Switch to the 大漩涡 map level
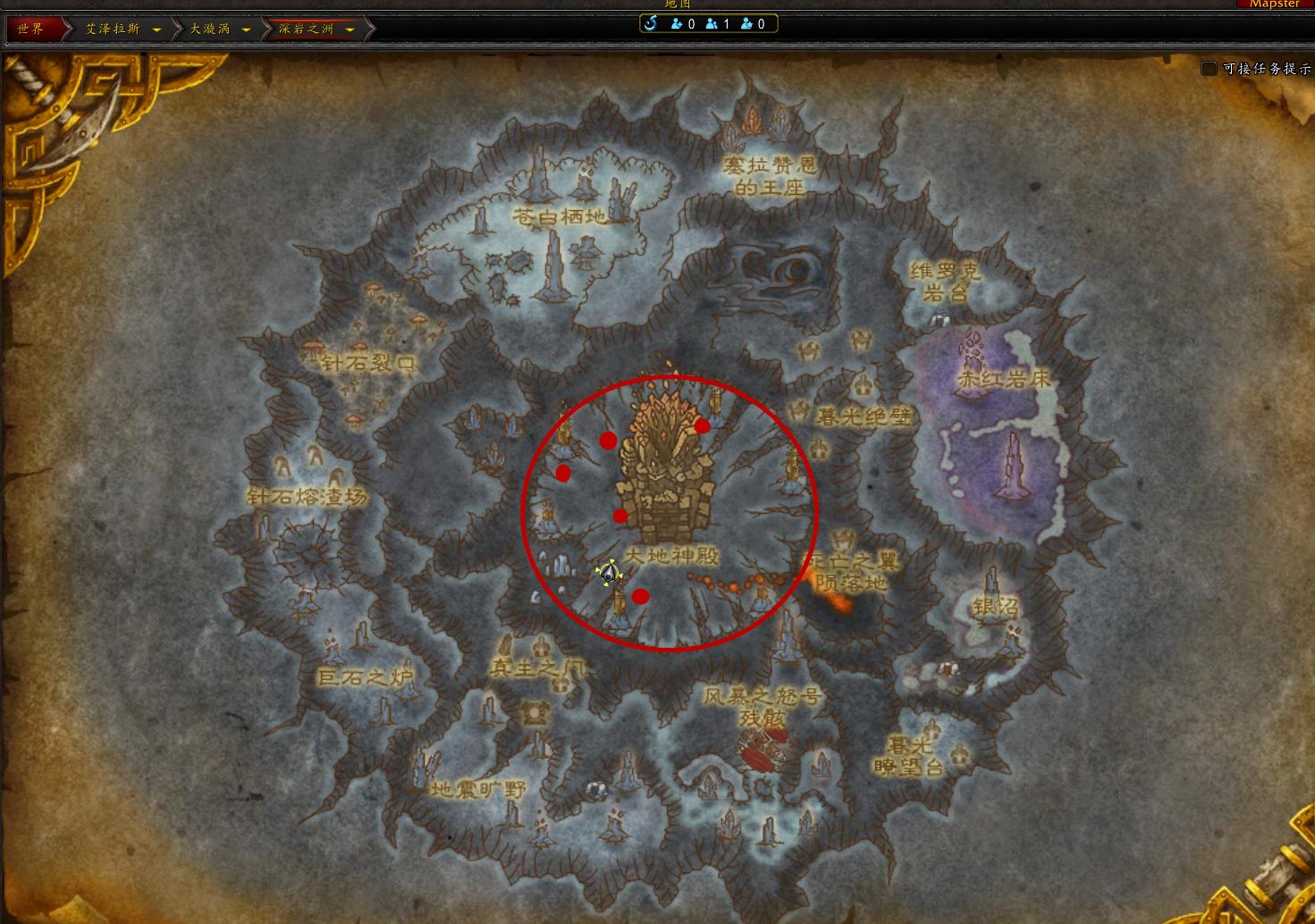Image resolution: width=1315 pixels, height=924 pixels. pos(209,29)
